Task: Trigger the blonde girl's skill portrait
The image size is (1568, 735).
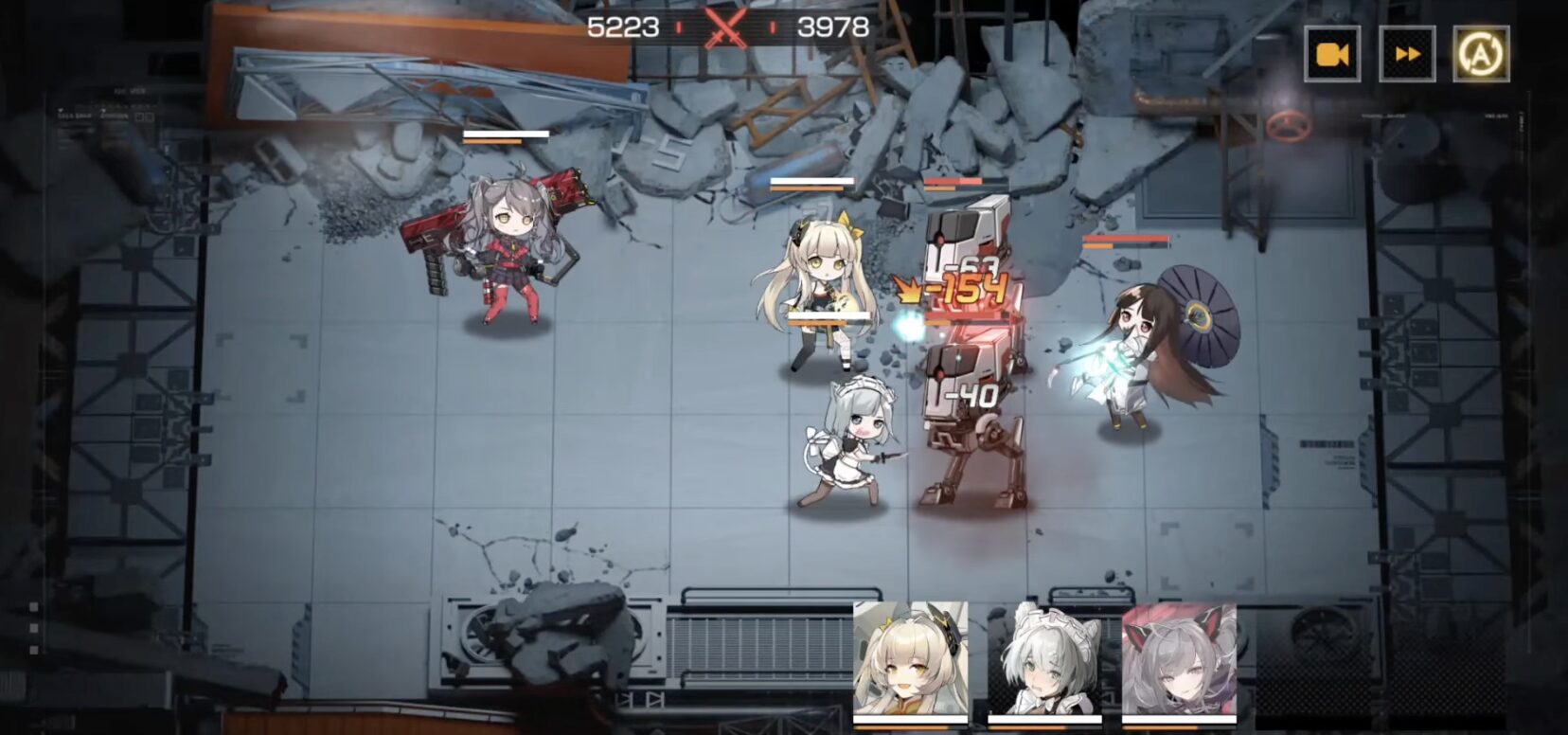Action: click(910, 659)
